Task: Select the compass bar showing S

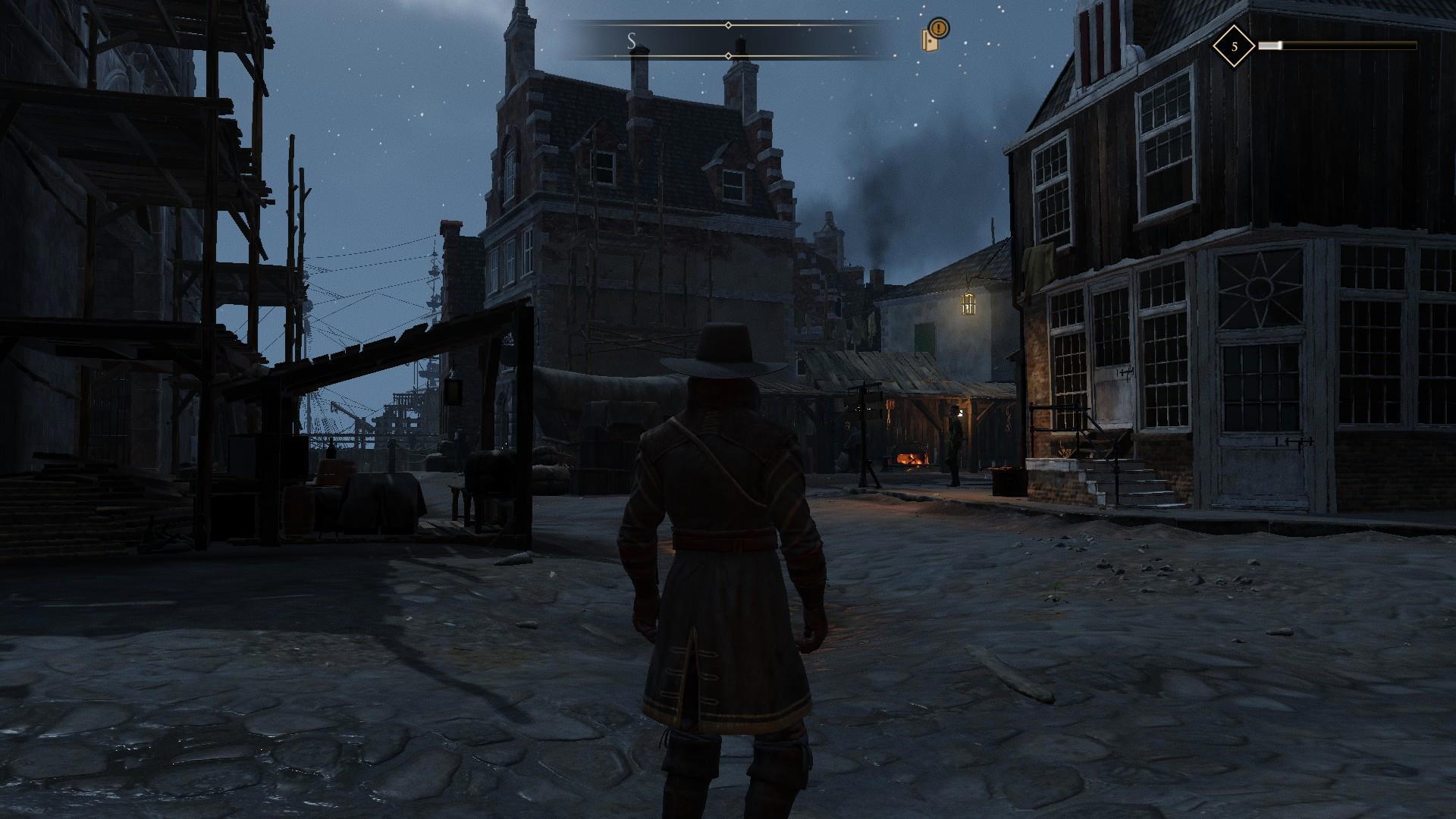Action: pos(728,41)
